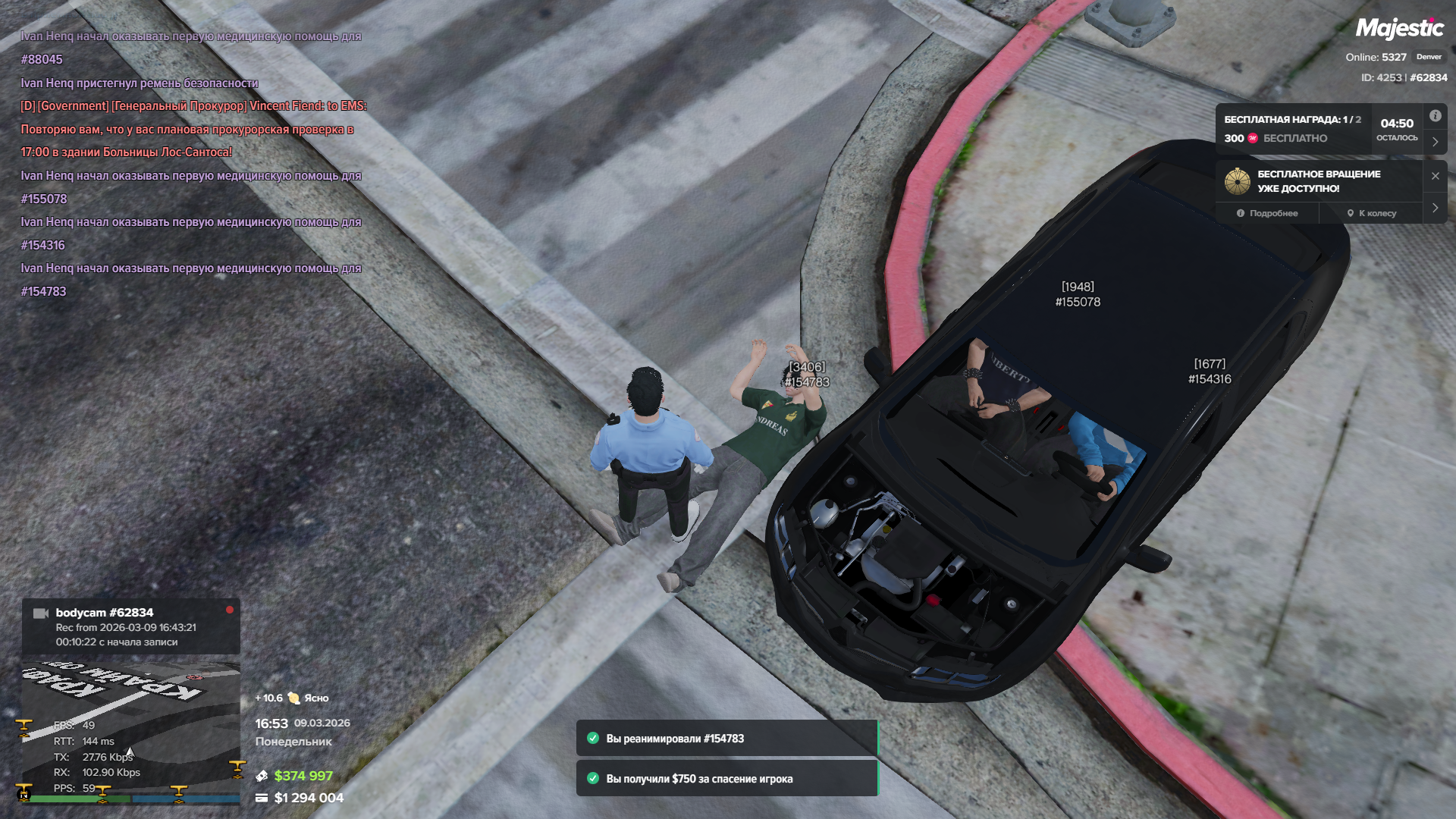1456x819 pixels.
Task: Expand the free spin panel arrow
Action: point(1435,208)
